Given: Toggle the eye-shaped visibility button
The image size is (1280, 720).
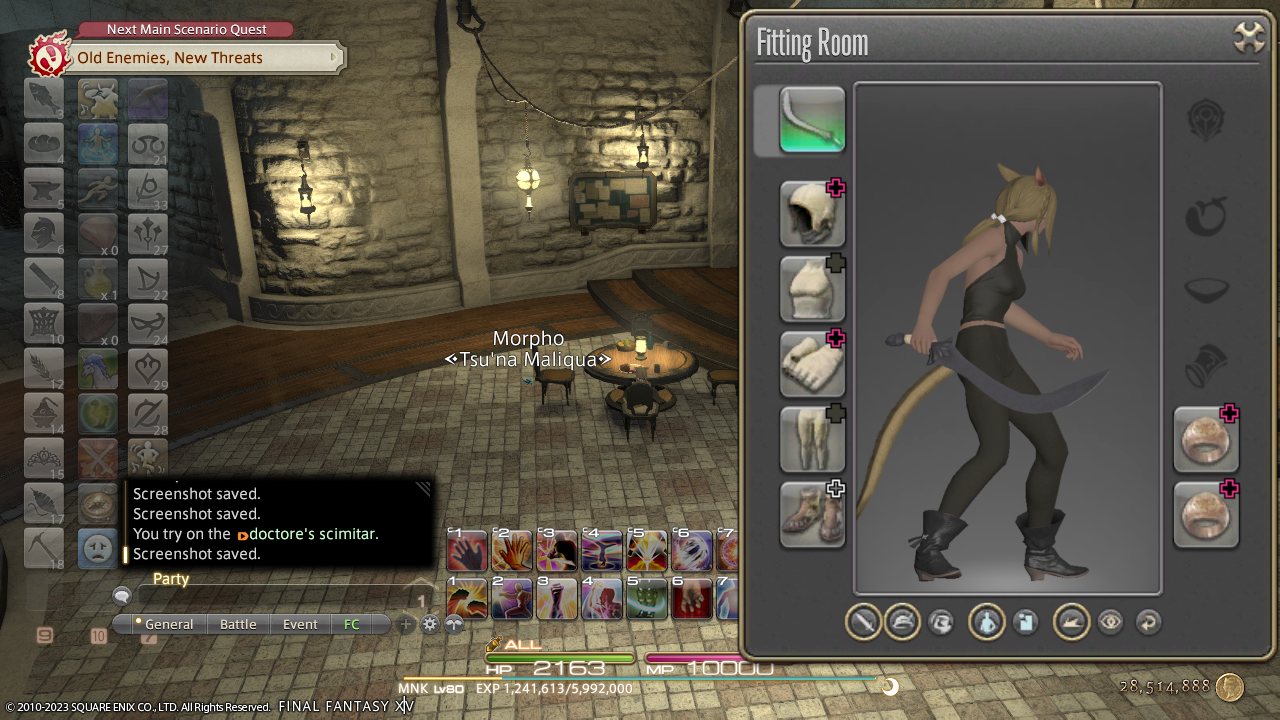Looking at the screenshot, I should (1110, 622).
